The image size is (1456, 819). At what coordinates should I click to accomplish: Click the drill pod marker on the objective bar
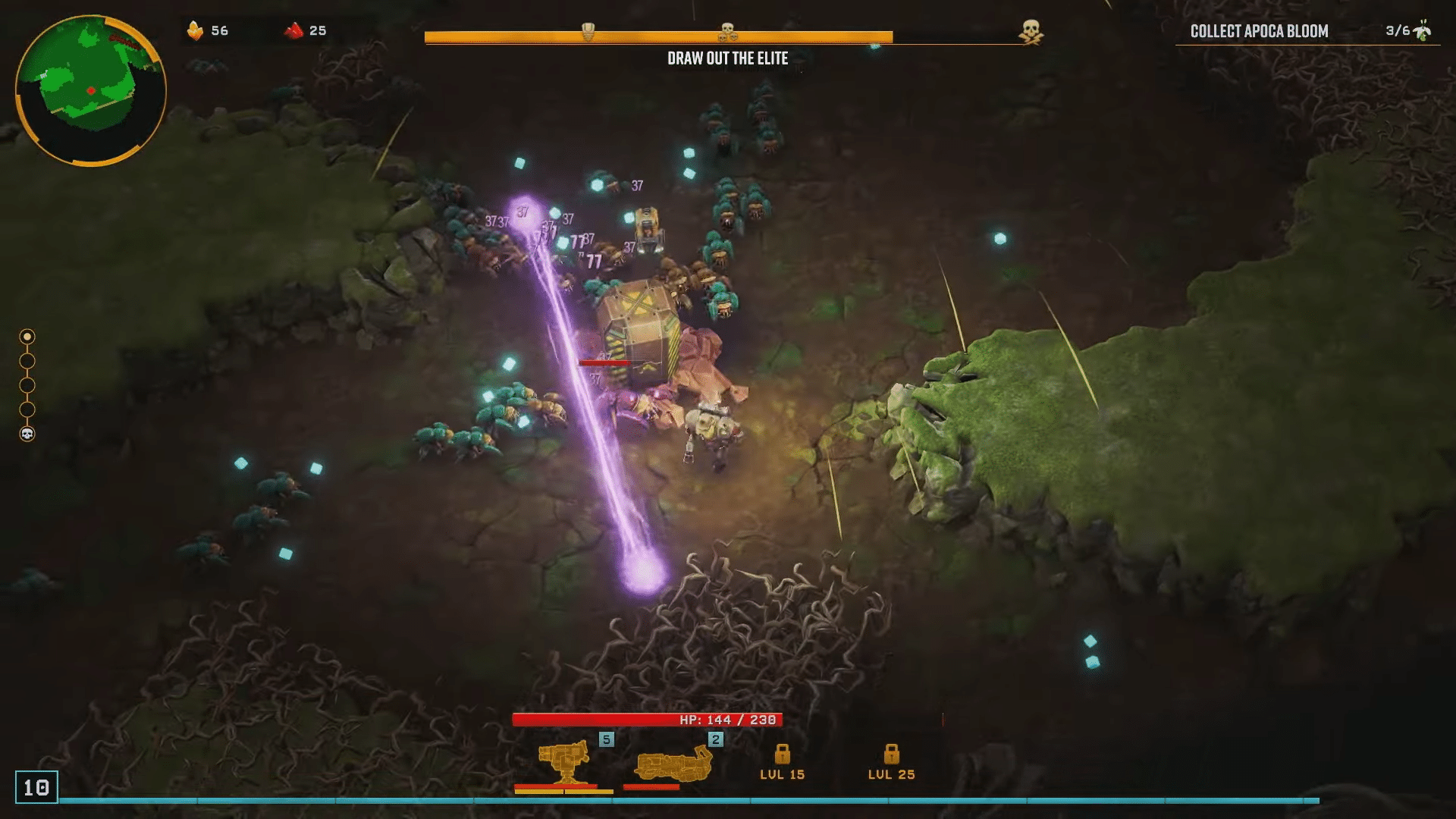tap(588, 30)
